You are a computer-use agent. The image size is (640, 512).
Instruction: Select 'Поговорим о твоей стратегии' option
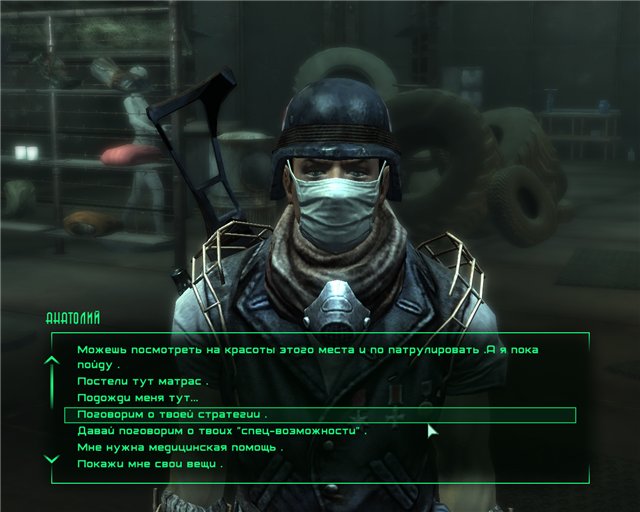172,414
